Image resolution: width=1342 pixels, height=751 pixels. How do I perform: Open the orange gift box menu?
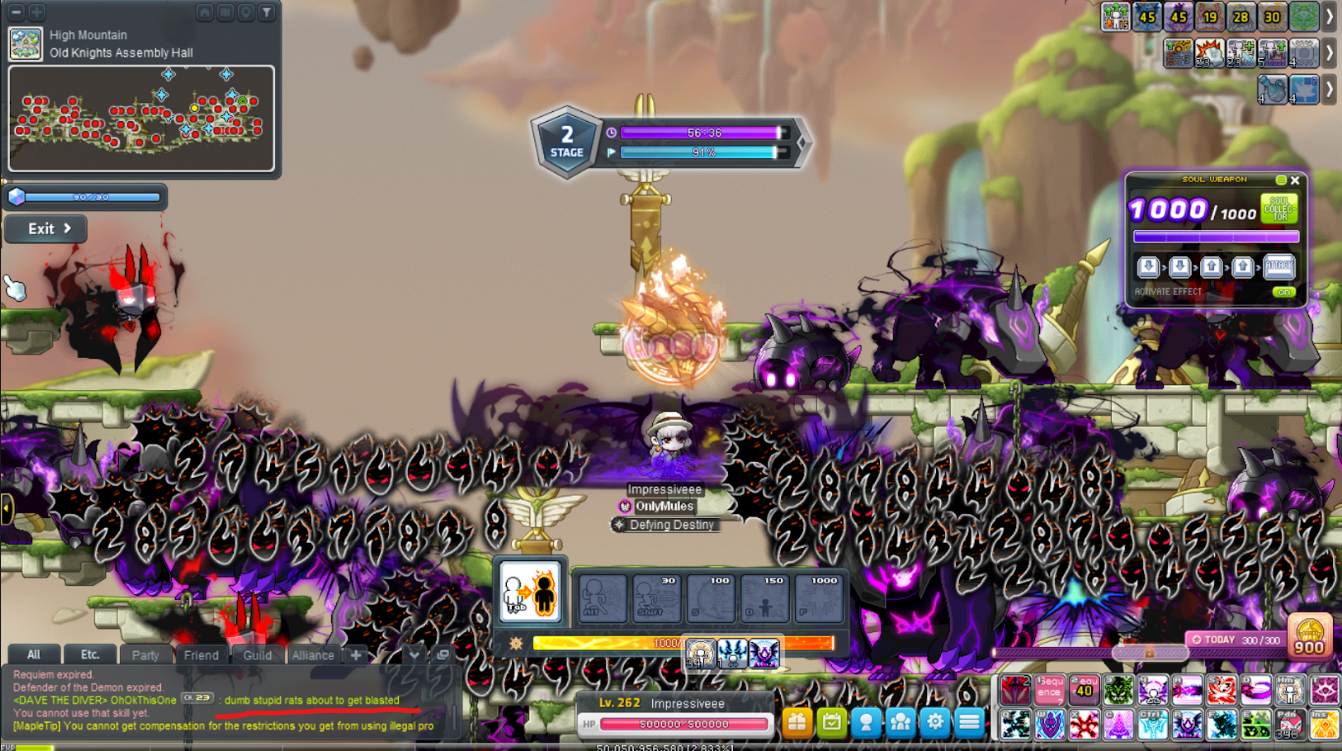pos(797,722)
